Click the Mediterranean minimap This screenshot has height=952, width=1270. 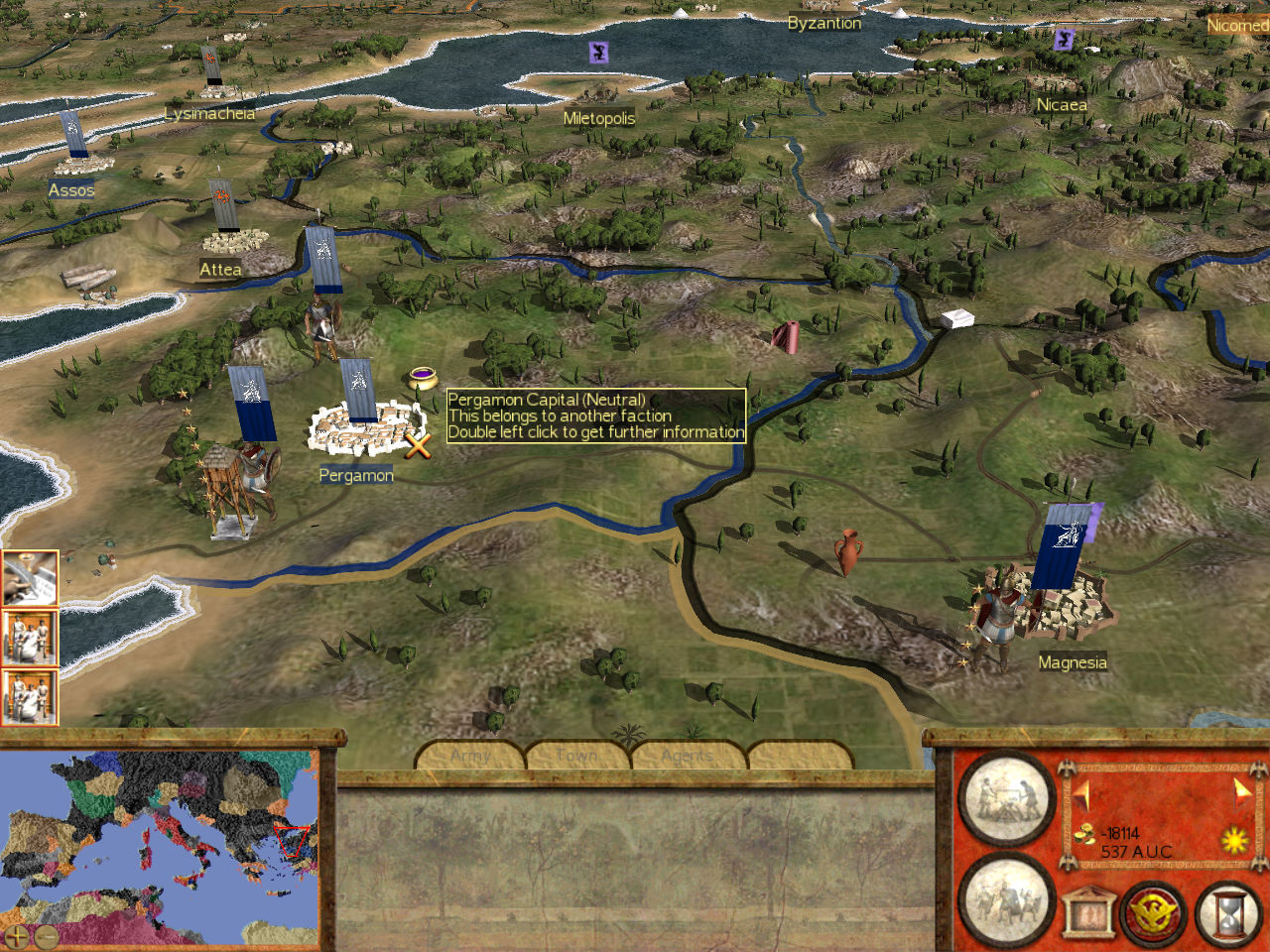pyautogui.click(x=159, y=843)
